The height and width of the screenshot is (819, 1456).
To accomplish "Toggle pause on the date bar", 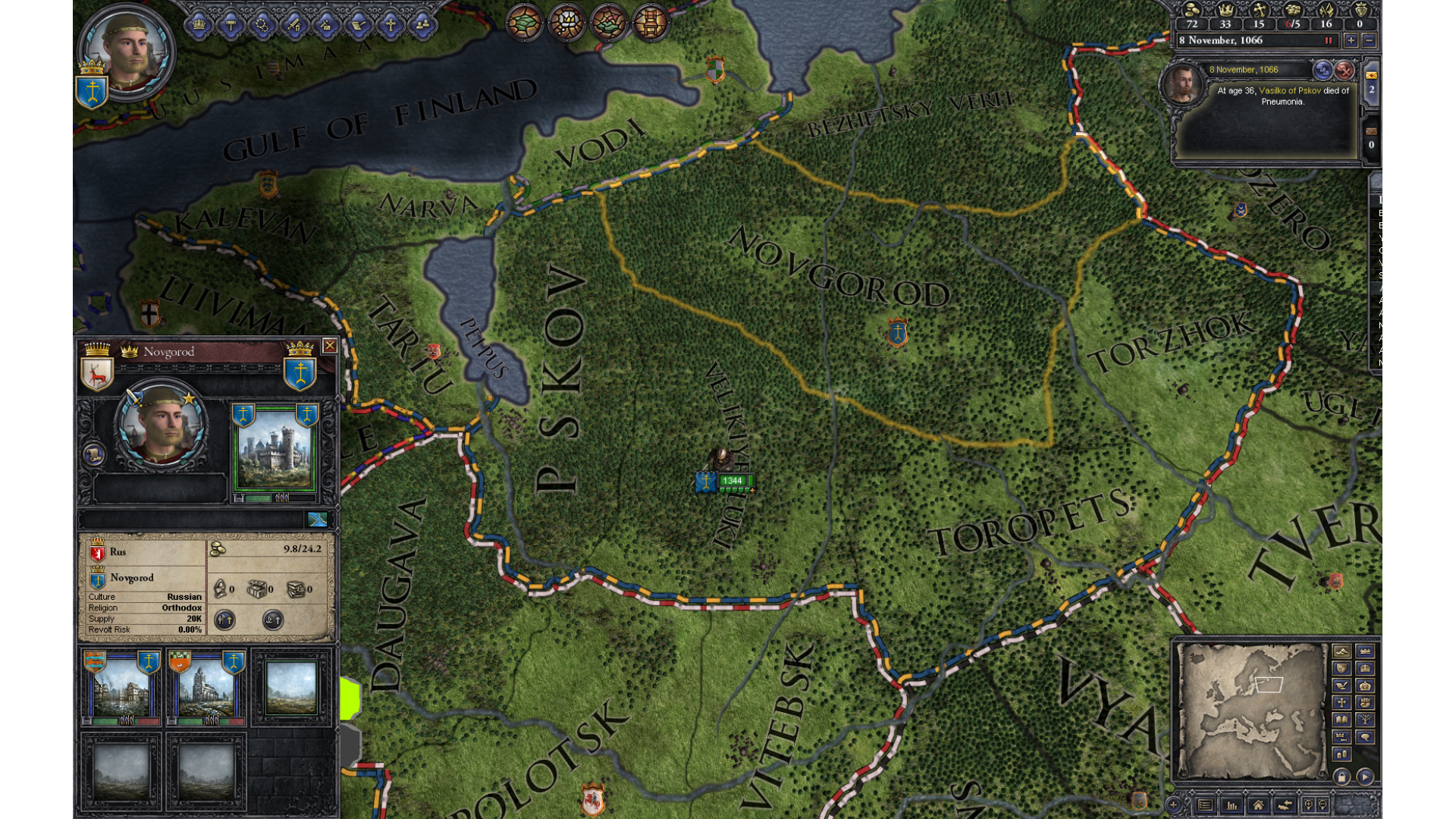I will pyautogui.click(x=1328, y=41).
